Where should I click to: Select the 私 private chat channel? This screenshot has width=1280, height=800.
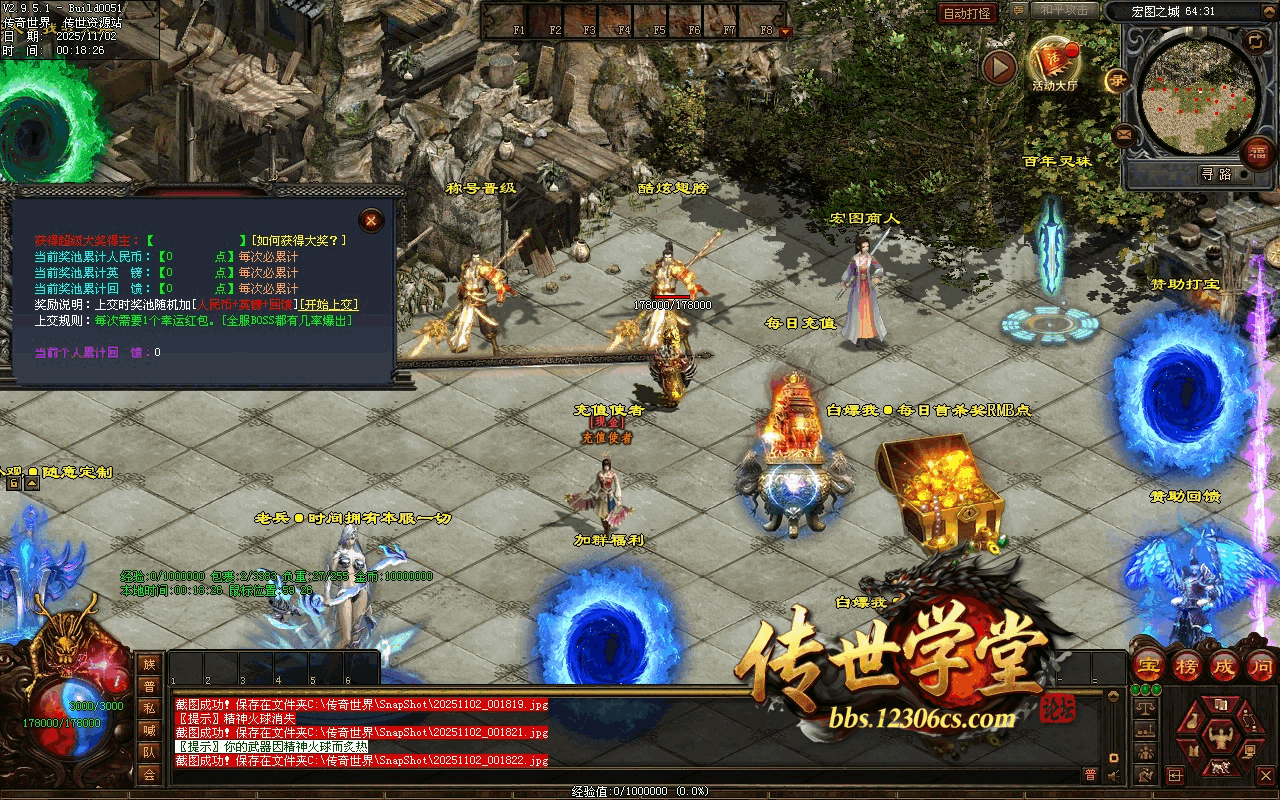pos(149,708)
